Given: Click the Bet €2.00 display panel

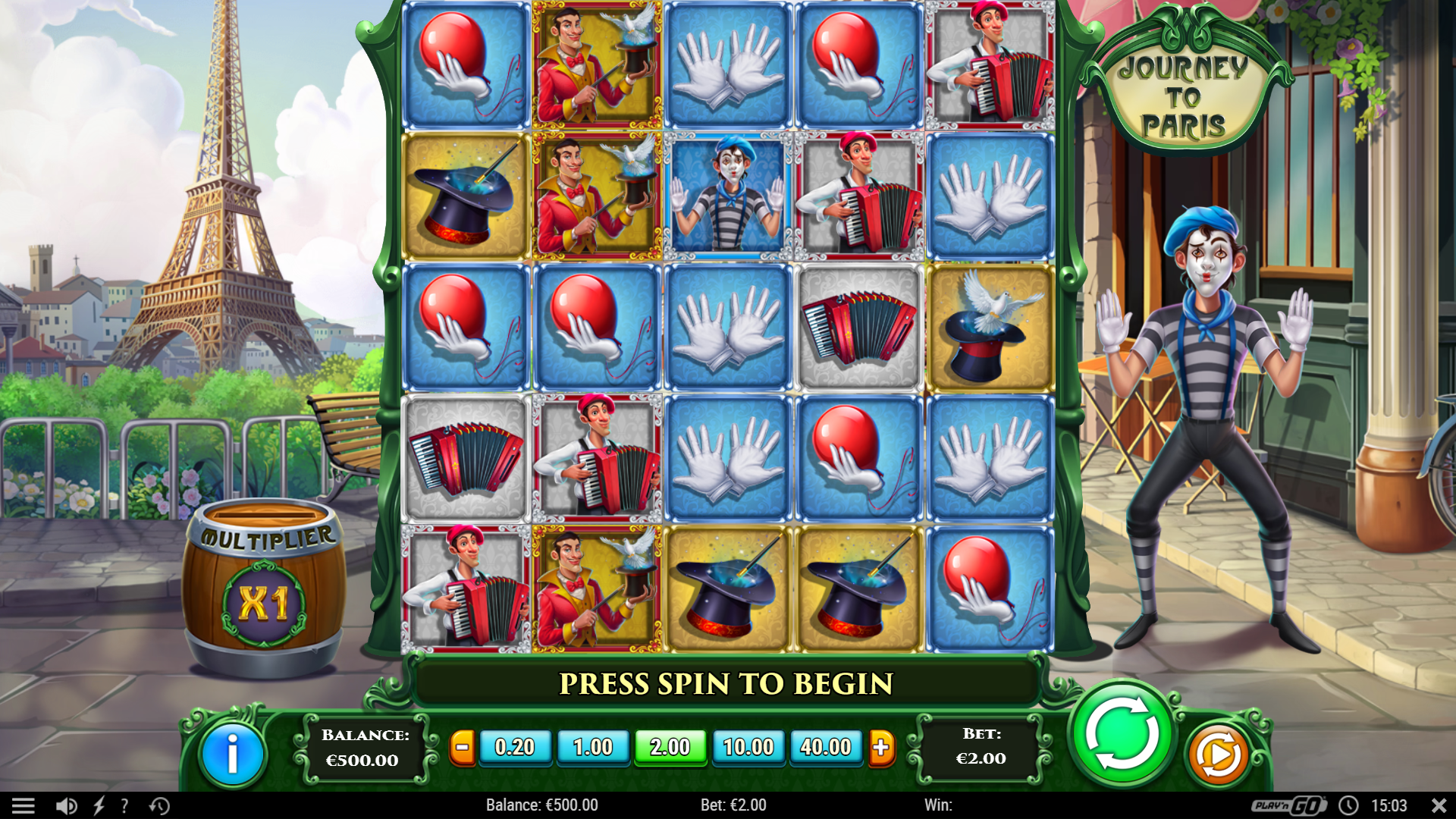Looking at the screenshot, I should [x=980, y=747].
